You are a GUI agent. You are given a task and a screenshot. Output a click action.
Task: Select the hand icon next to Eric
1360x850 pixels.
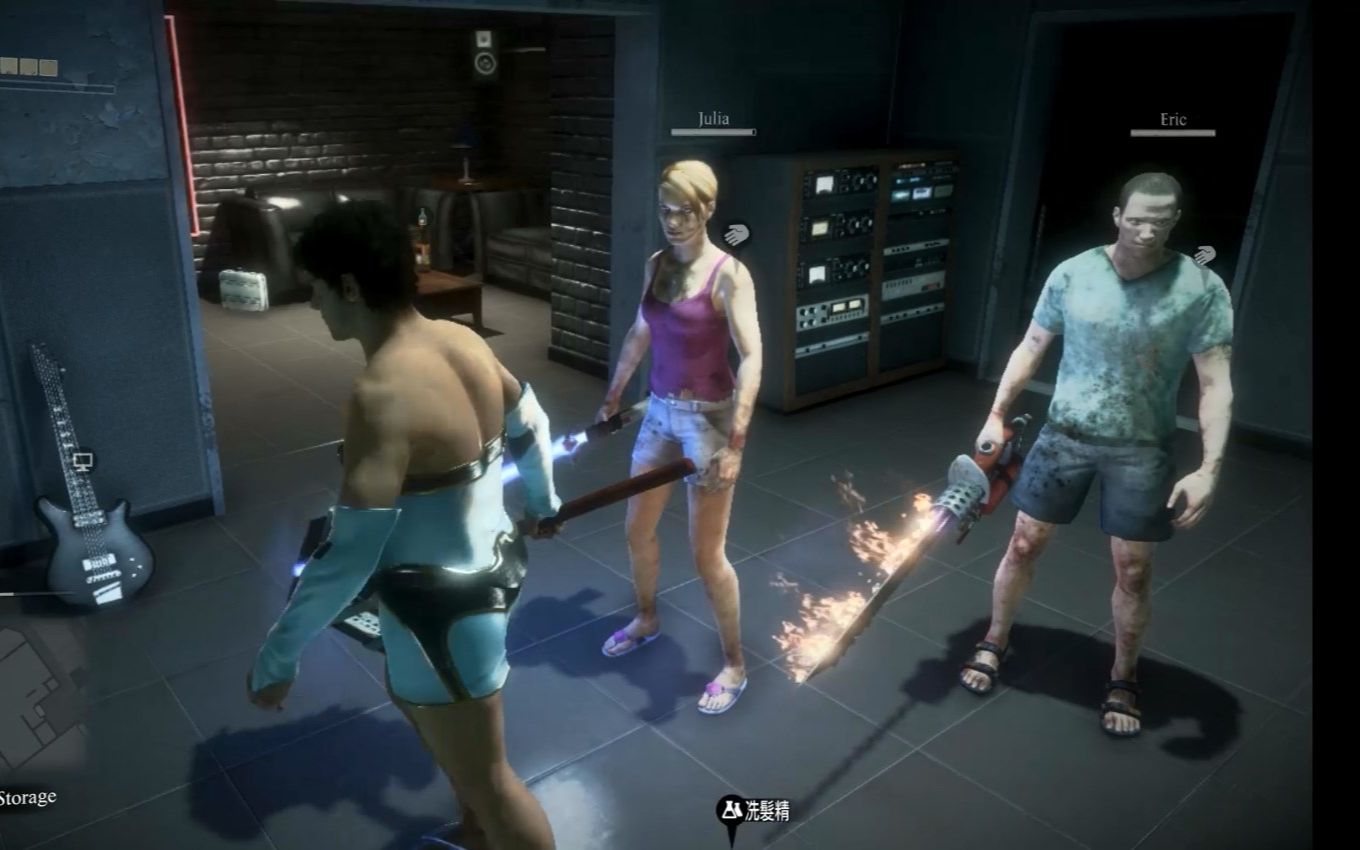coord(1204,256)
